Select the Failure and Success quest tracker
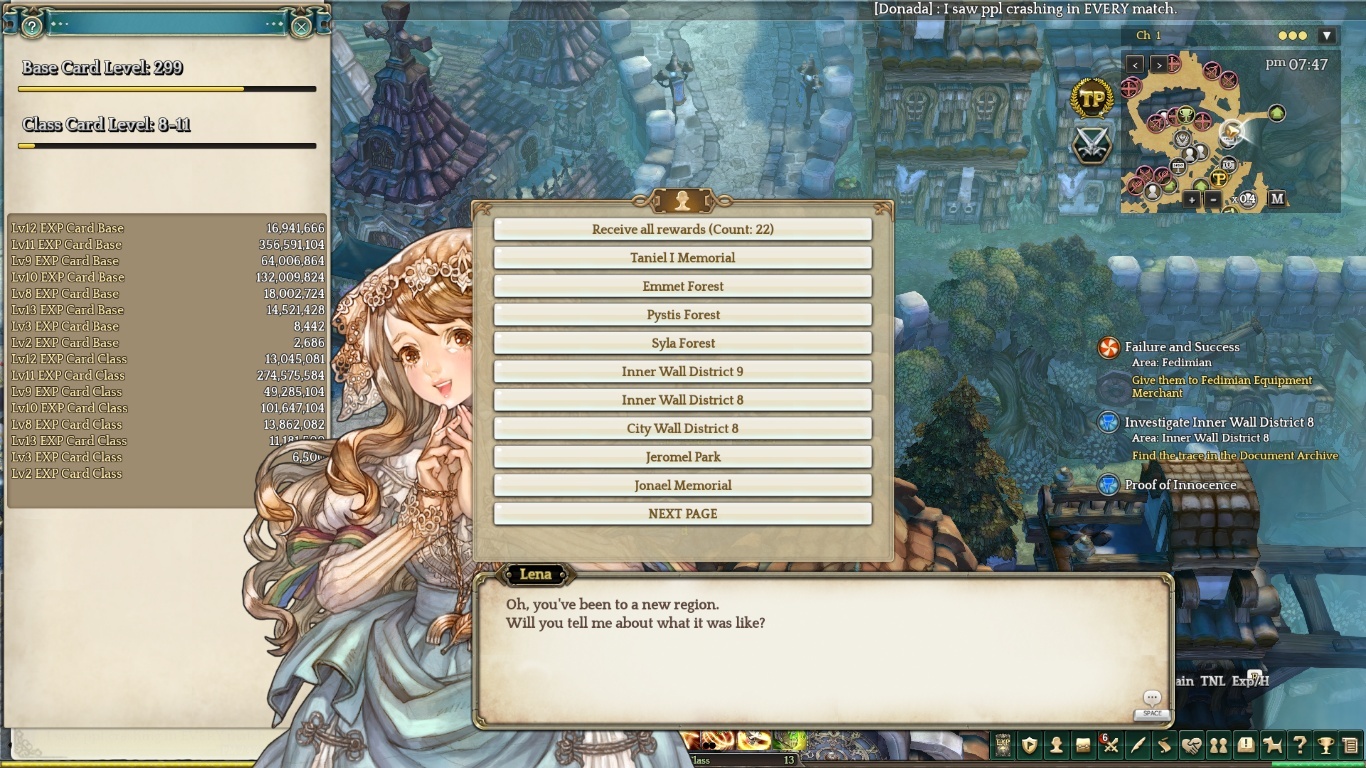The height and width of the screenshot is (768, 1366). (x=1181, y=347)
